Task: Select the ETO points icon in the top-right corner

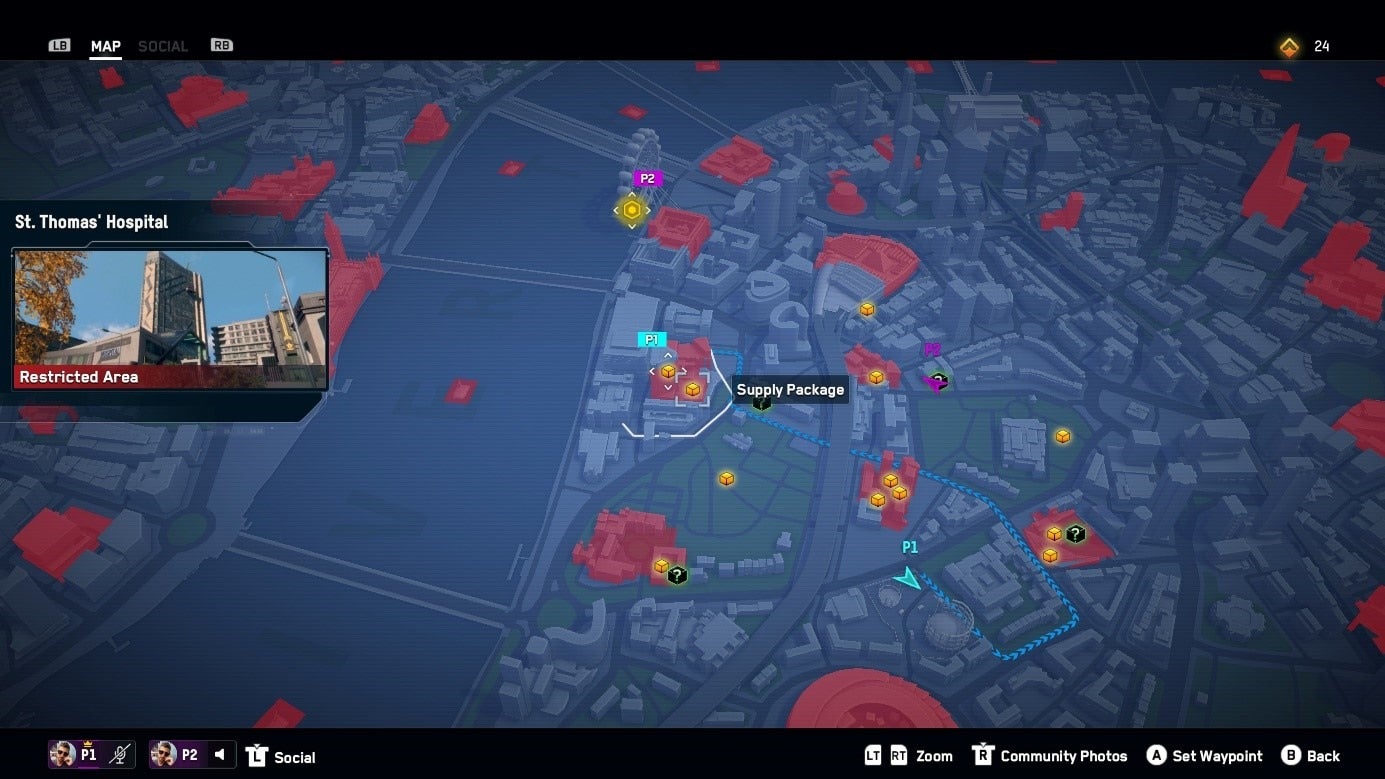Action: 1289,46
